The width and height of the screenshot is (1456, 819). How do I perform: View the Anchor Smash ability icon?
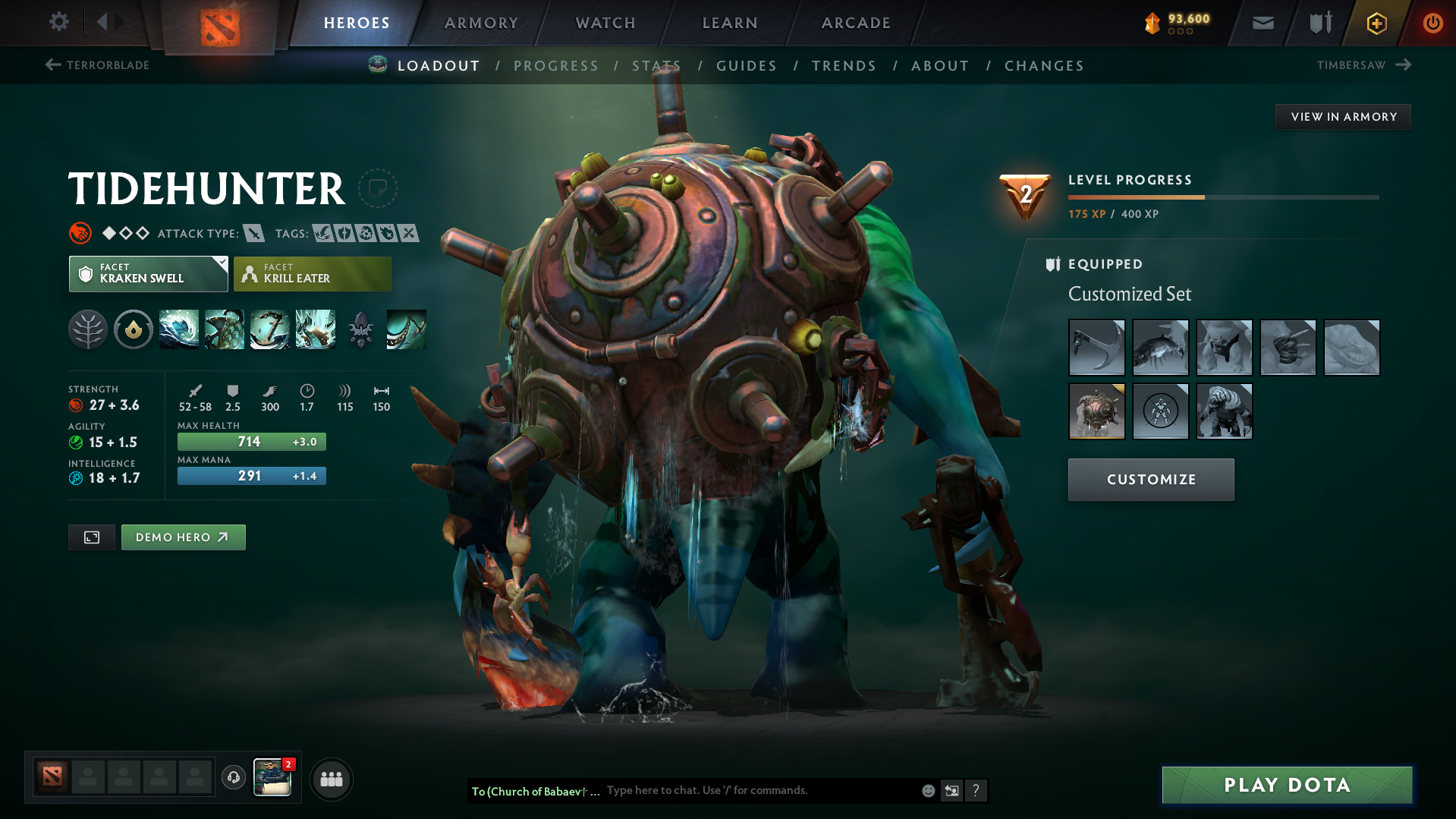click(x=269, y=329)
